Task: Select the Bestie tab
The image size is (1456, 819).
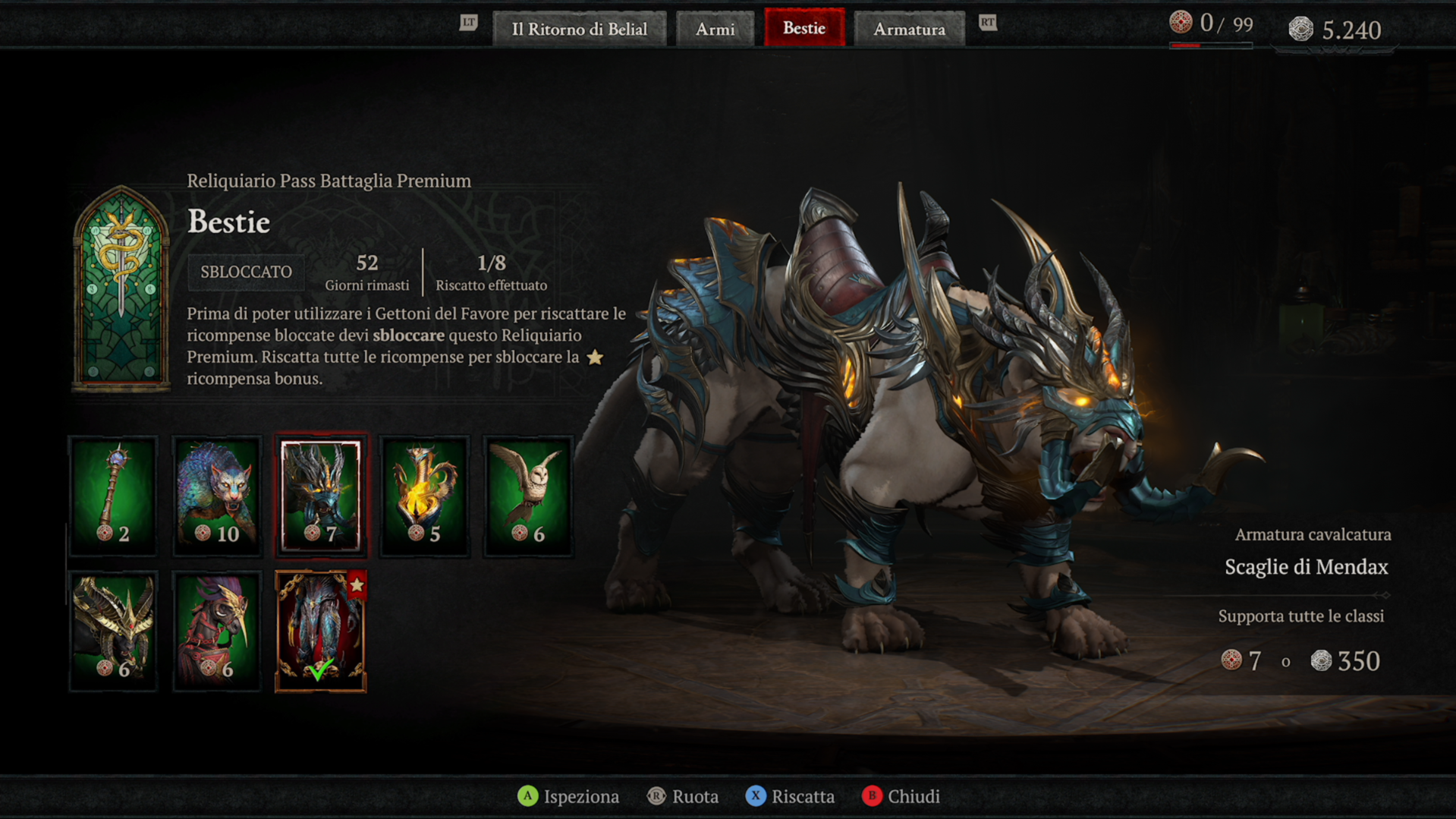Action: point(803,28)
